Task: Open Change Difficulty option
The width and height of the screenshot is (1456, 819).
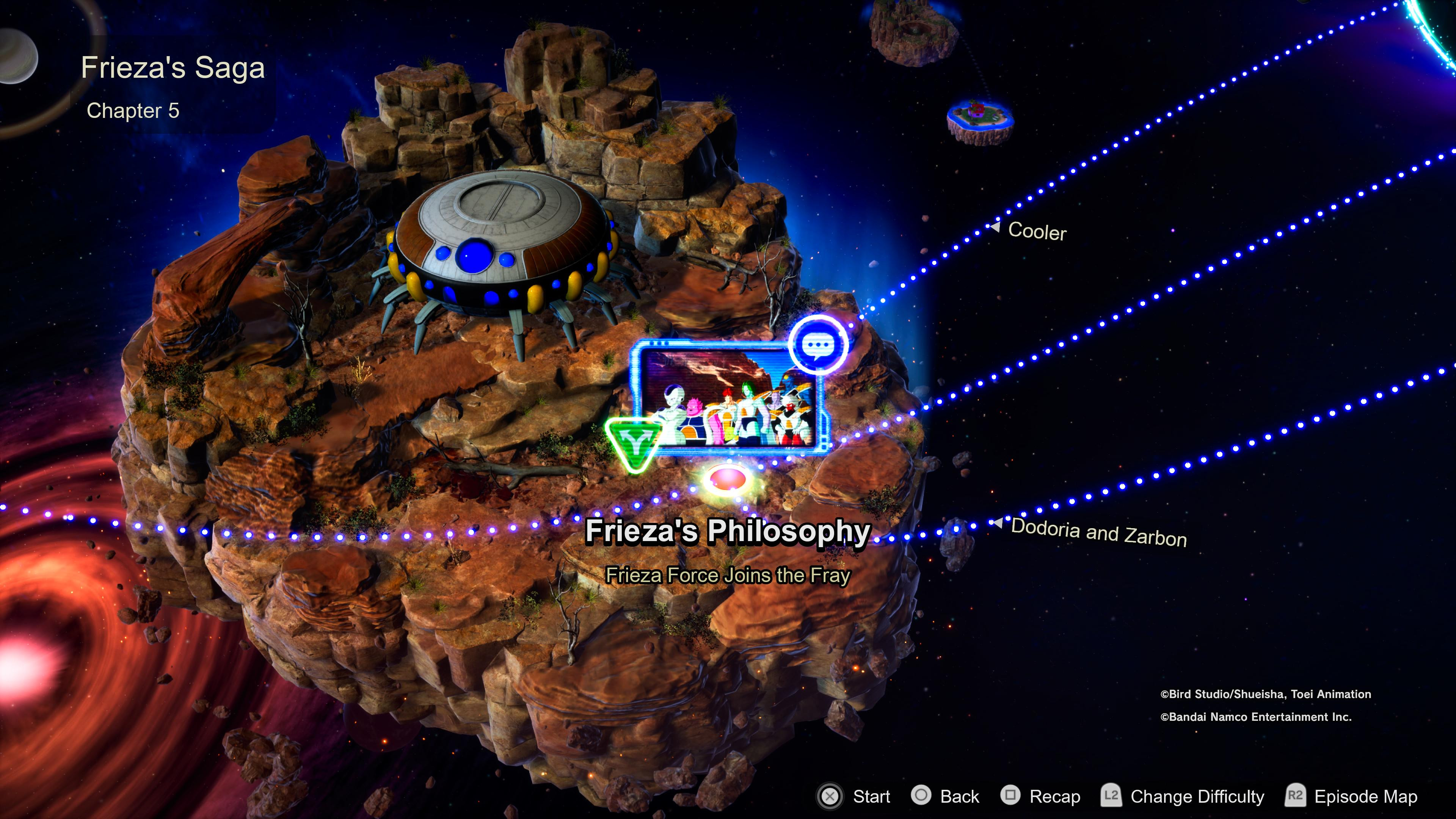Action: (1183, 796)
